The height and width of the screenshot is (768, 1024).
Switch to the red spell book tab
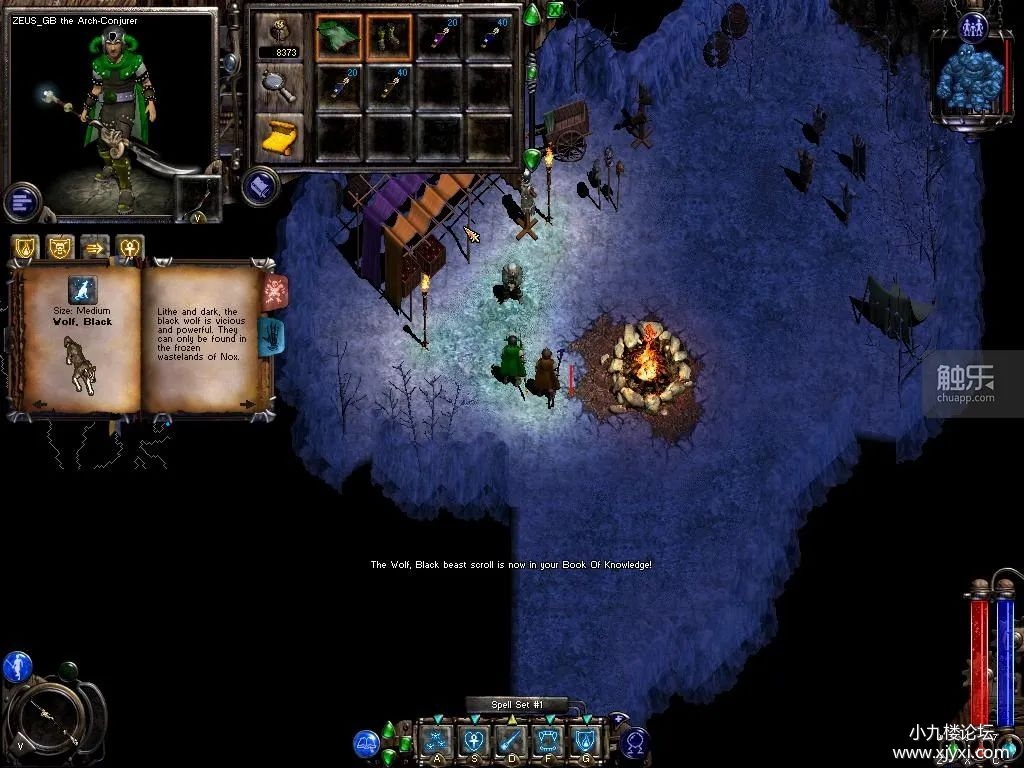pyautogui.click(x=275, y=291)
